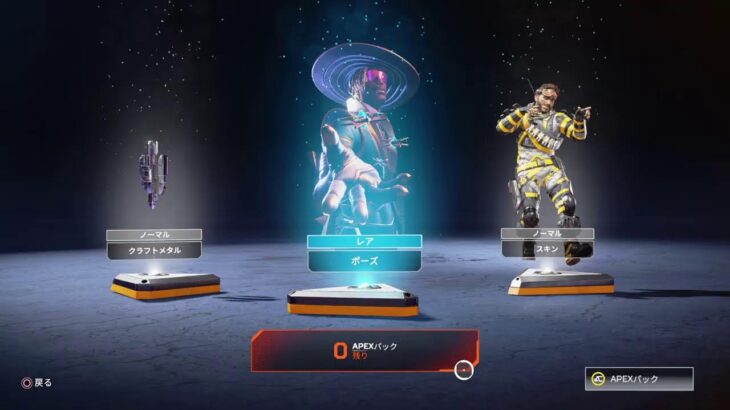Click the APEXパック button in the corner
730x410 pixels.
(640, 379)
